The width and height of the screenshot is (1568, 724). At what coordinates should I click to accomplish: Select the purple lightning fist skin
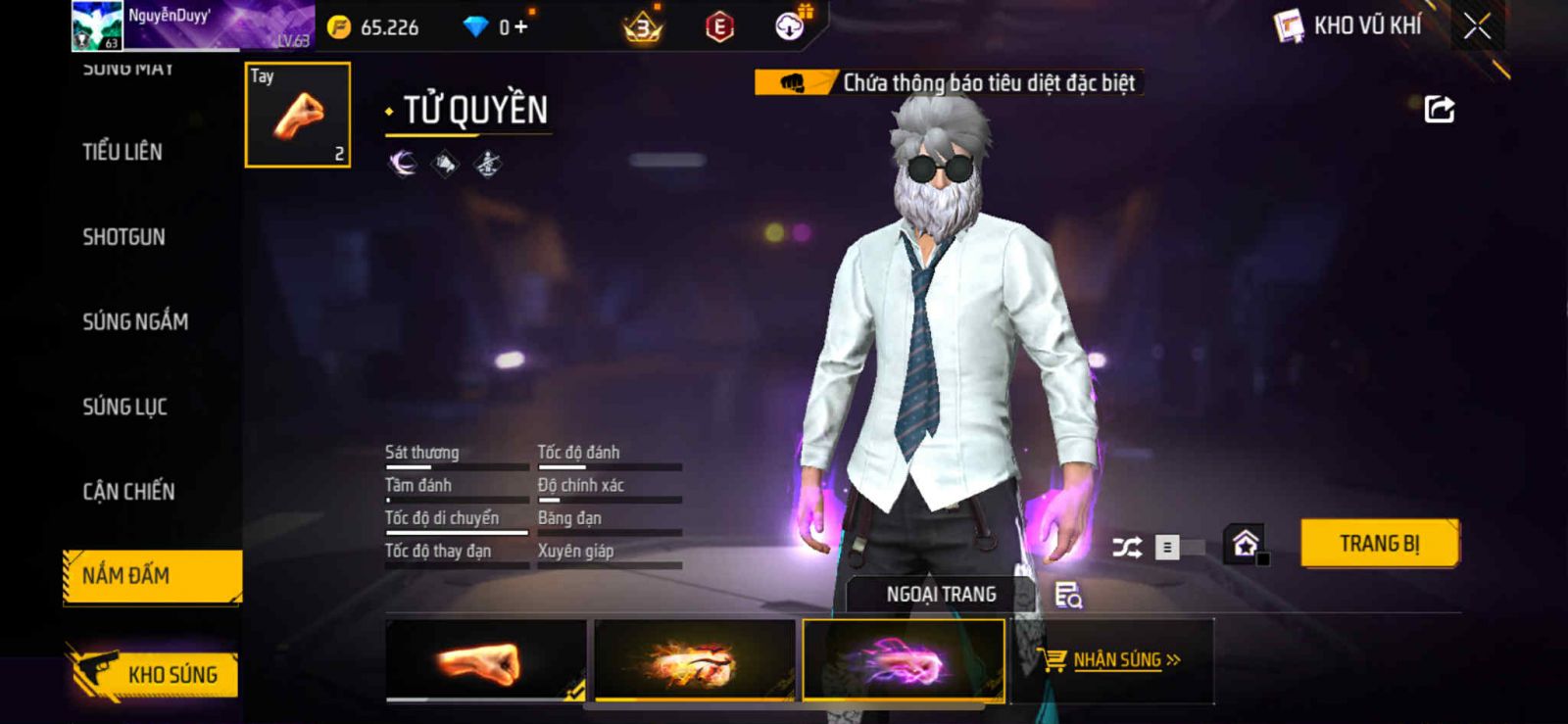click(904, 660)
